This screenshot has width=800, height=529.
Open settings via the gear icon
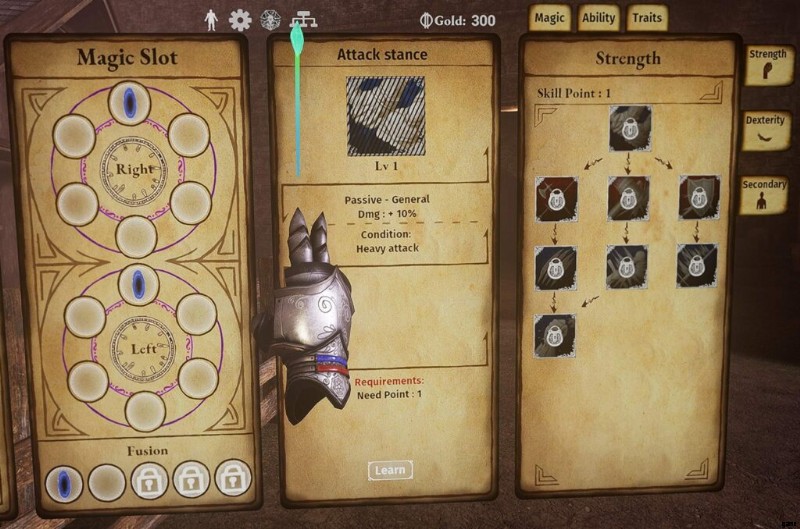pos(240,19)
